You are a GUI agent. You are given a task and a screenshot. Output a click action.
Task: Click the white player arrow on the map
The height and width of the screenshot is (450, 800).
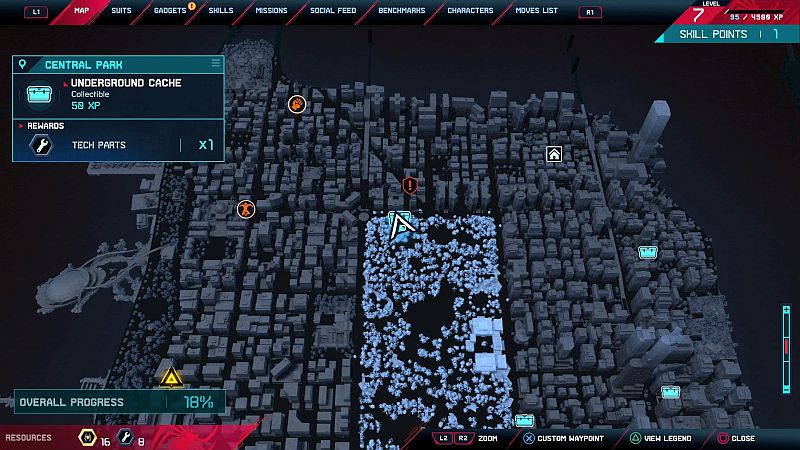[x=403, y=228]
